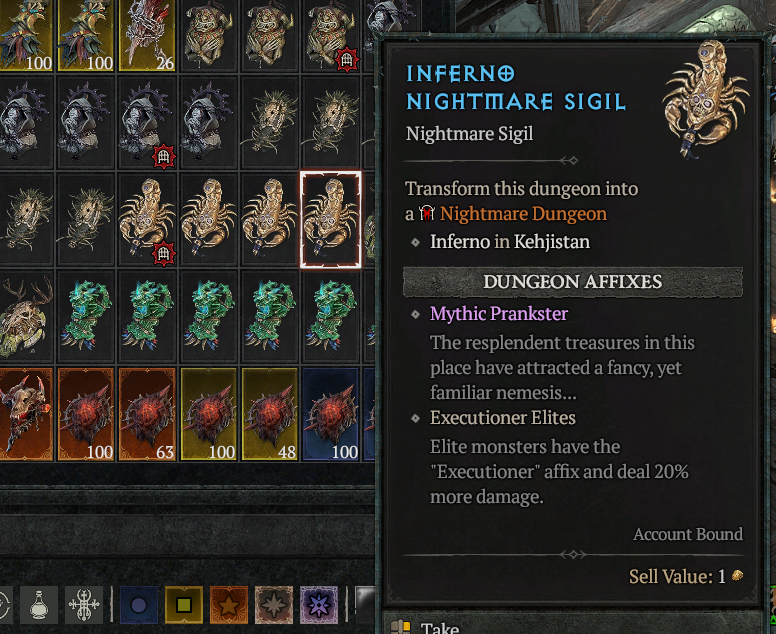Select the hooded item with red dungeon badge
This screenshot has width=776, height=634.
pyautogui.click(x=148, y=123)
